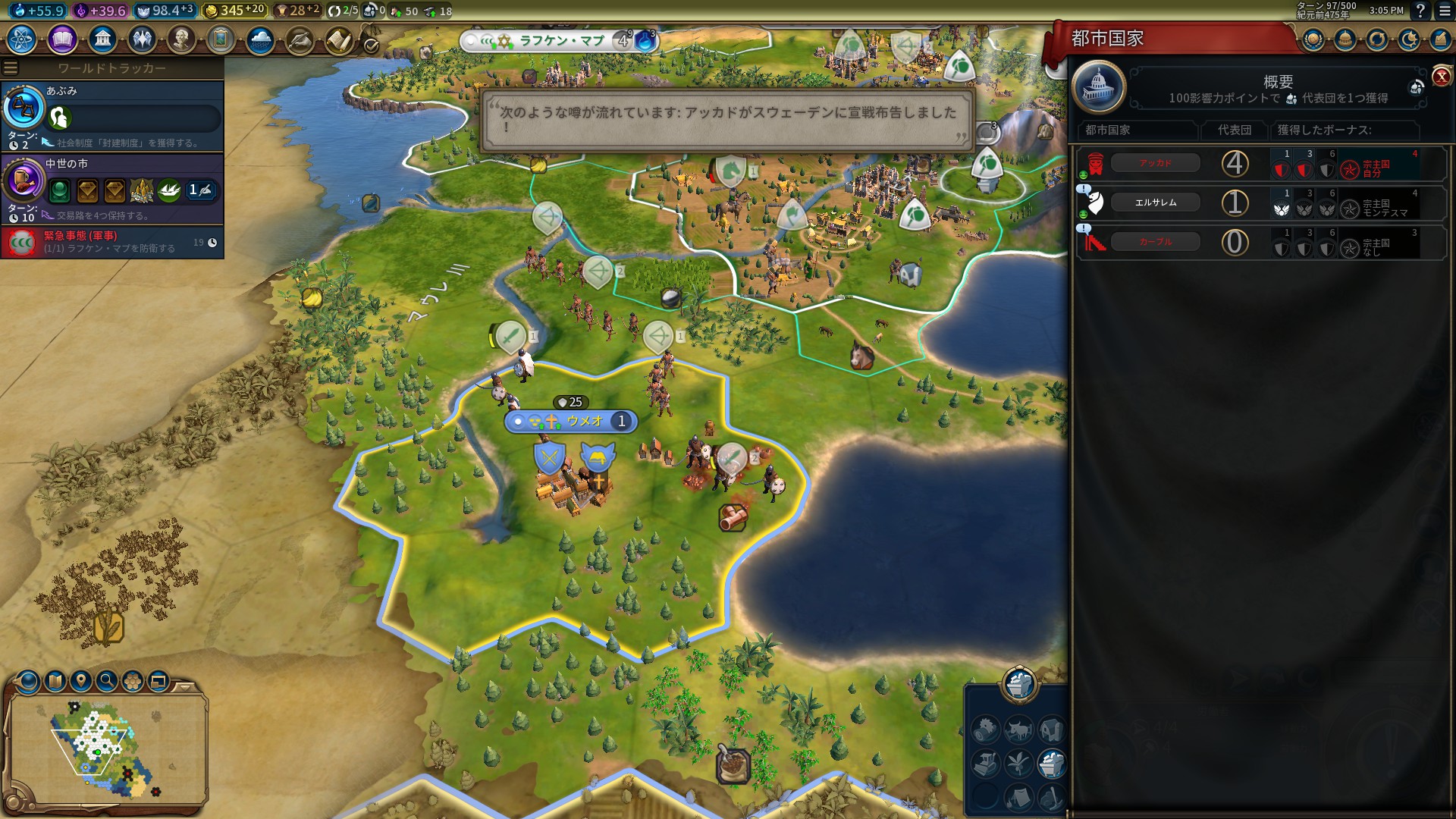Open the minimap magnifier search tool
This screenshot has width=1456, height=819.
pyautogui.click(x=107, y=681)
